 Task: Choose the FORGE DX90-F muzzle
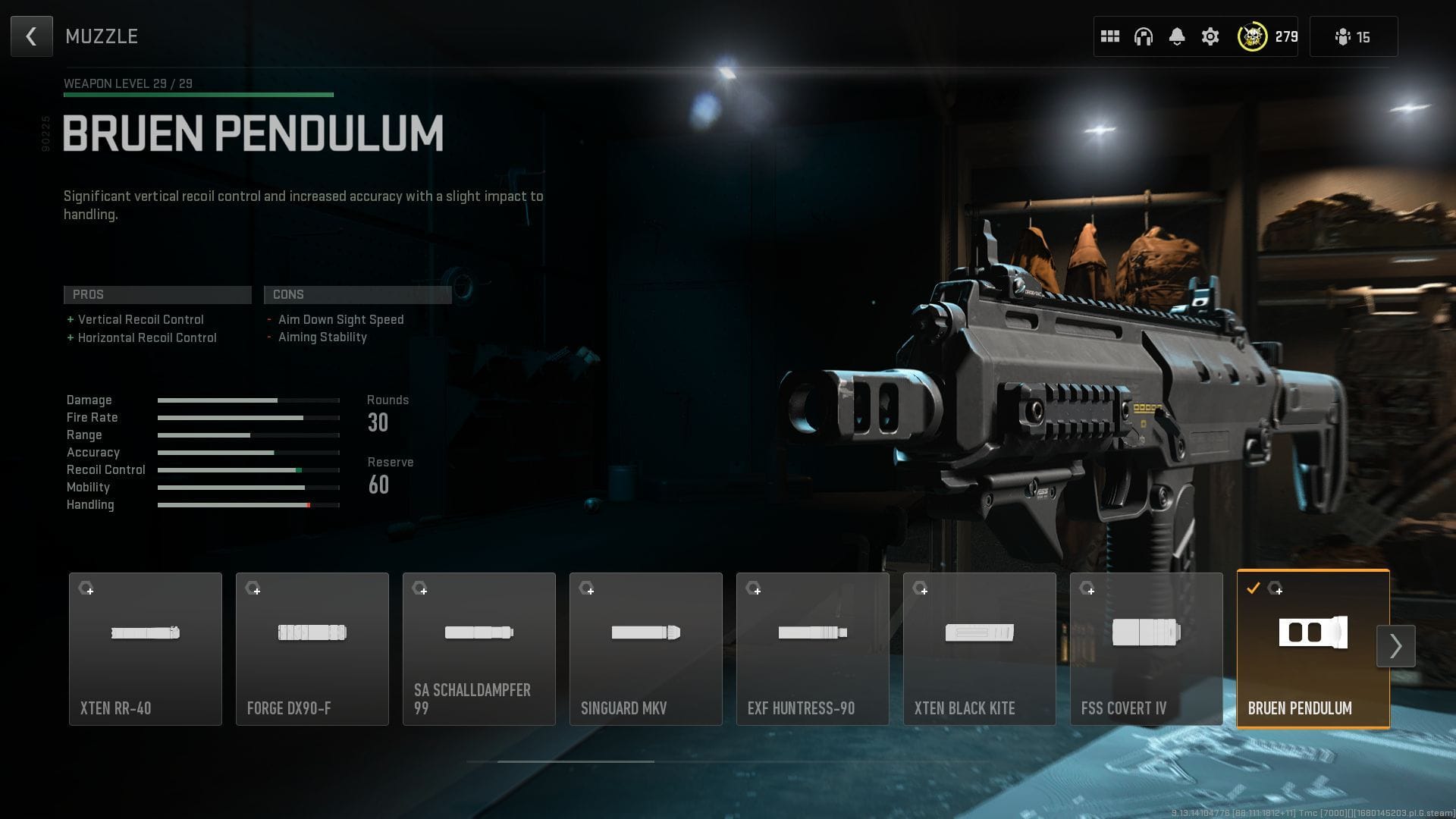312,649
